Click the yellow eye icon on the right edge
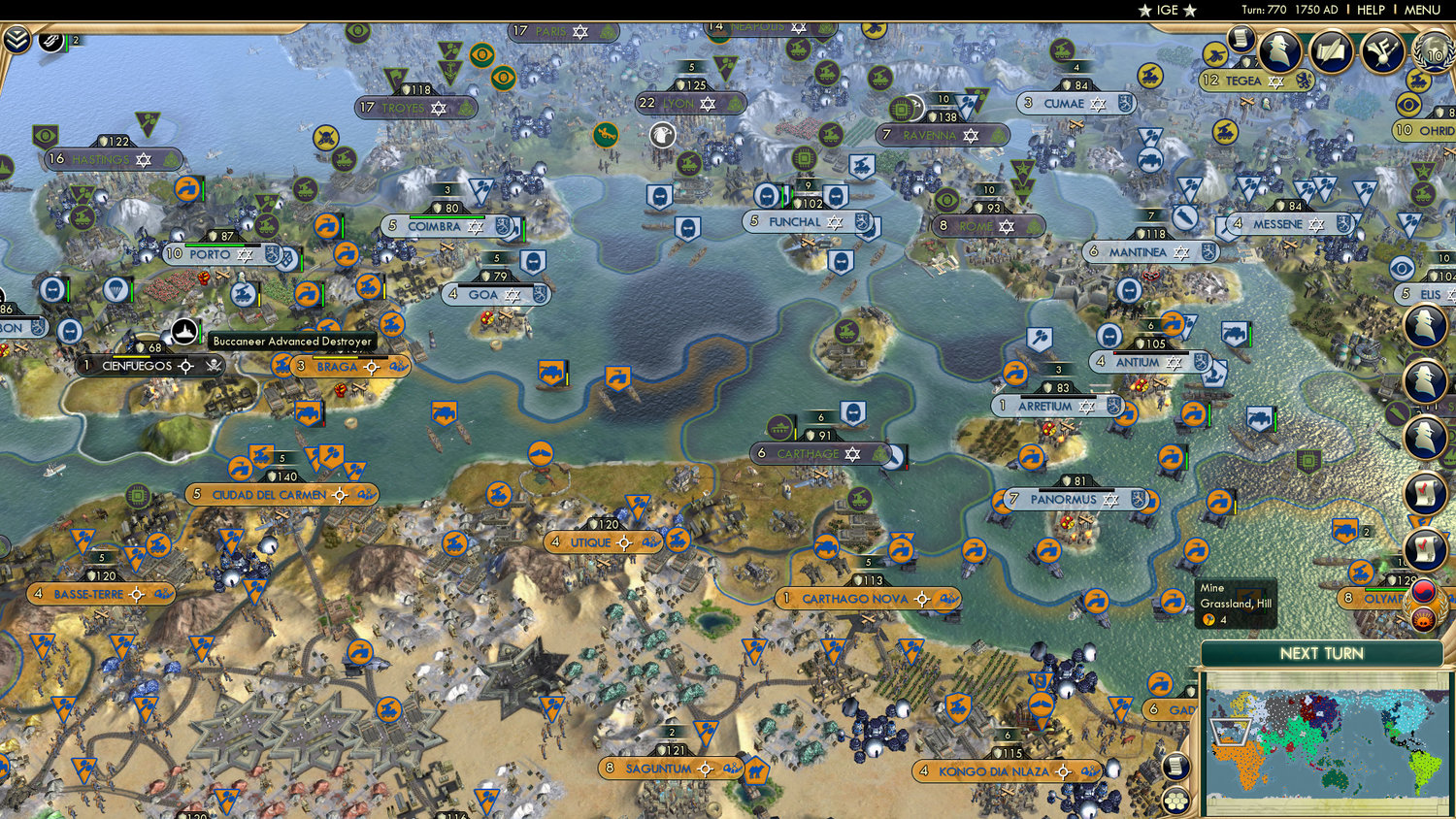 (x=1407, y=105)
